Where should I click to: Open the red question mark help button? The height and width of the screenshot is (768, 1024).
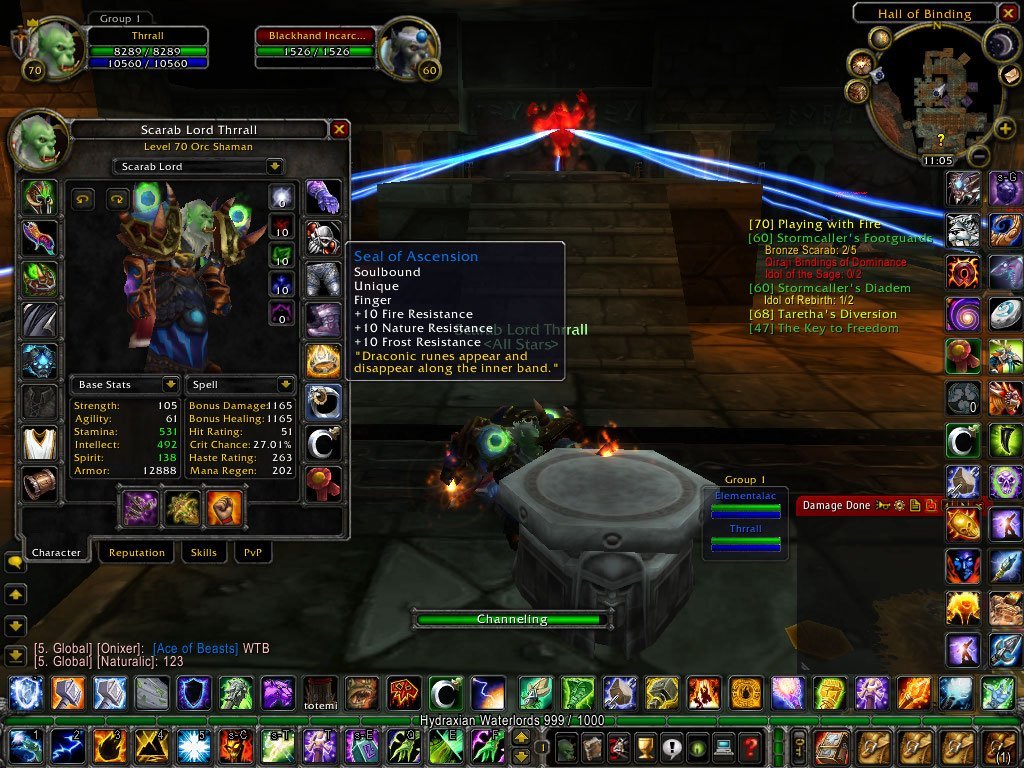click(x=750, y=746)
